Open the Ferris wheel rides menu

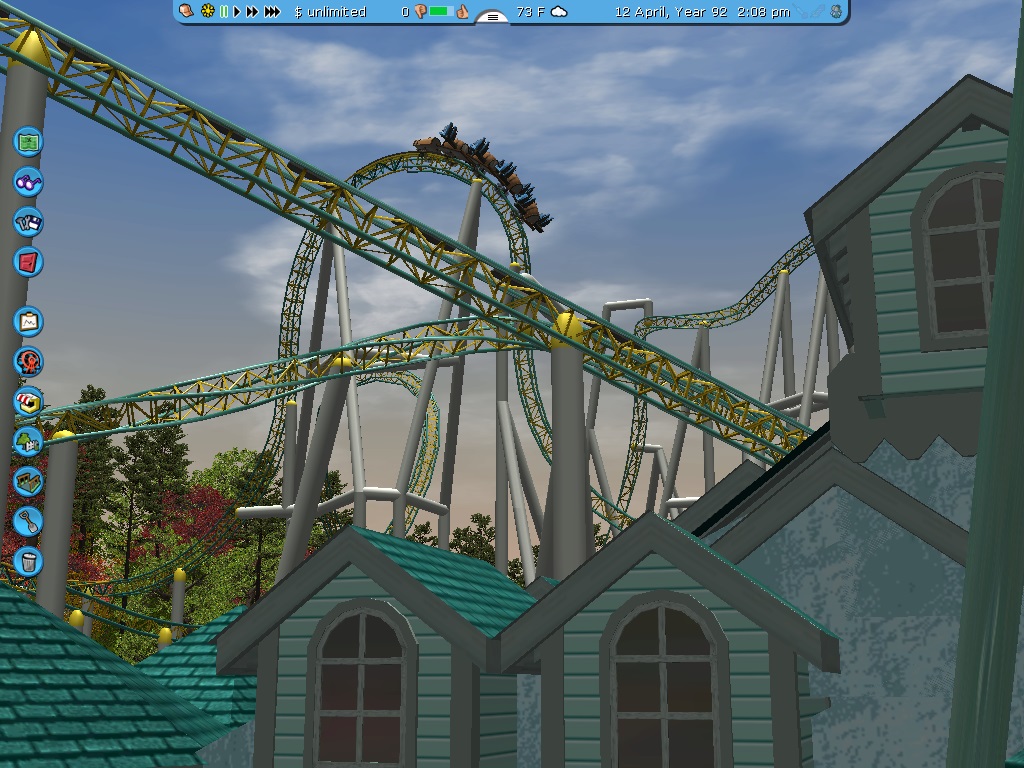[29, 361]
